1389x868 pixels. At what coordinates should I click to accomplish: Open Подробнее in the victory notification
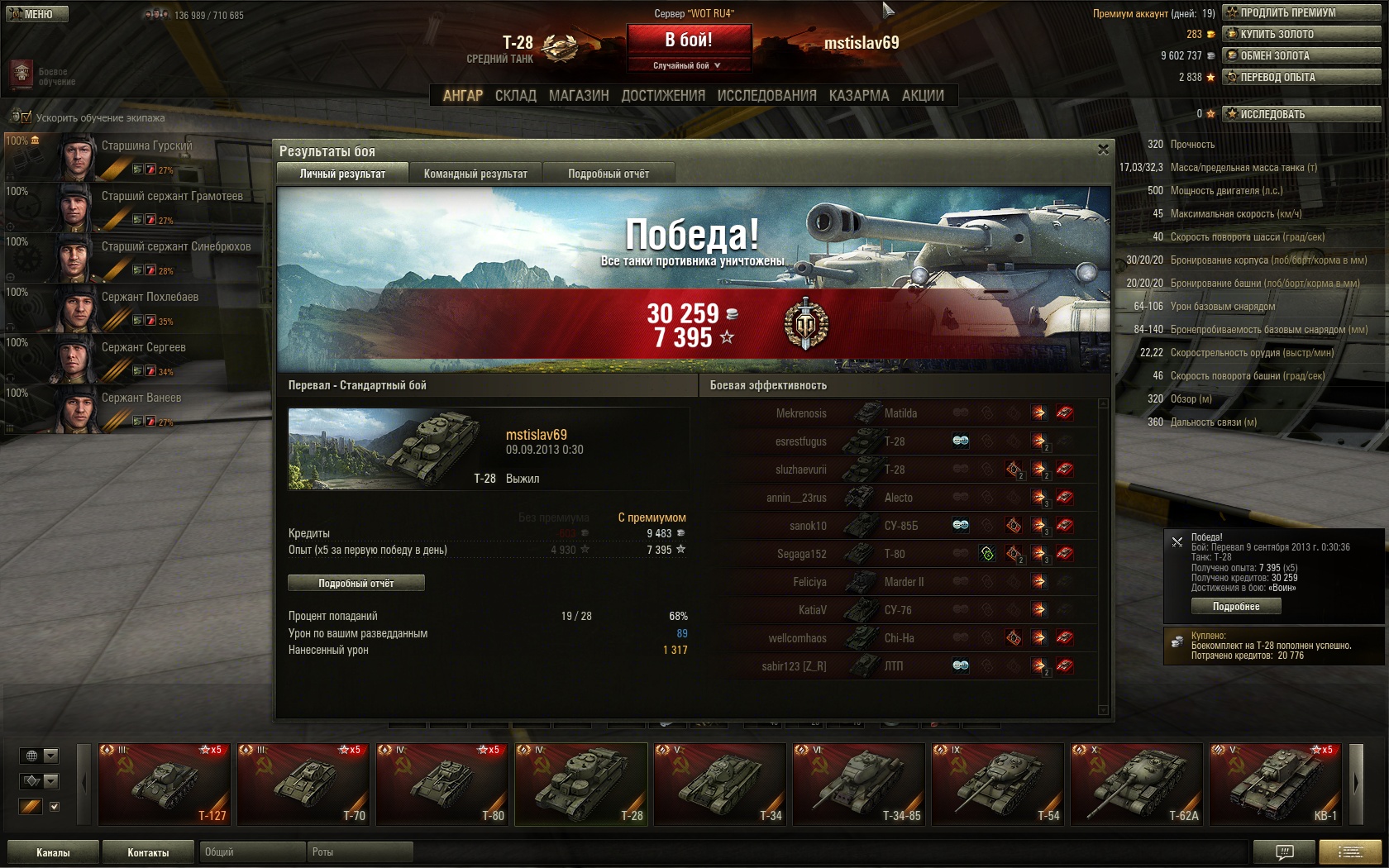tap(1236, 606)
